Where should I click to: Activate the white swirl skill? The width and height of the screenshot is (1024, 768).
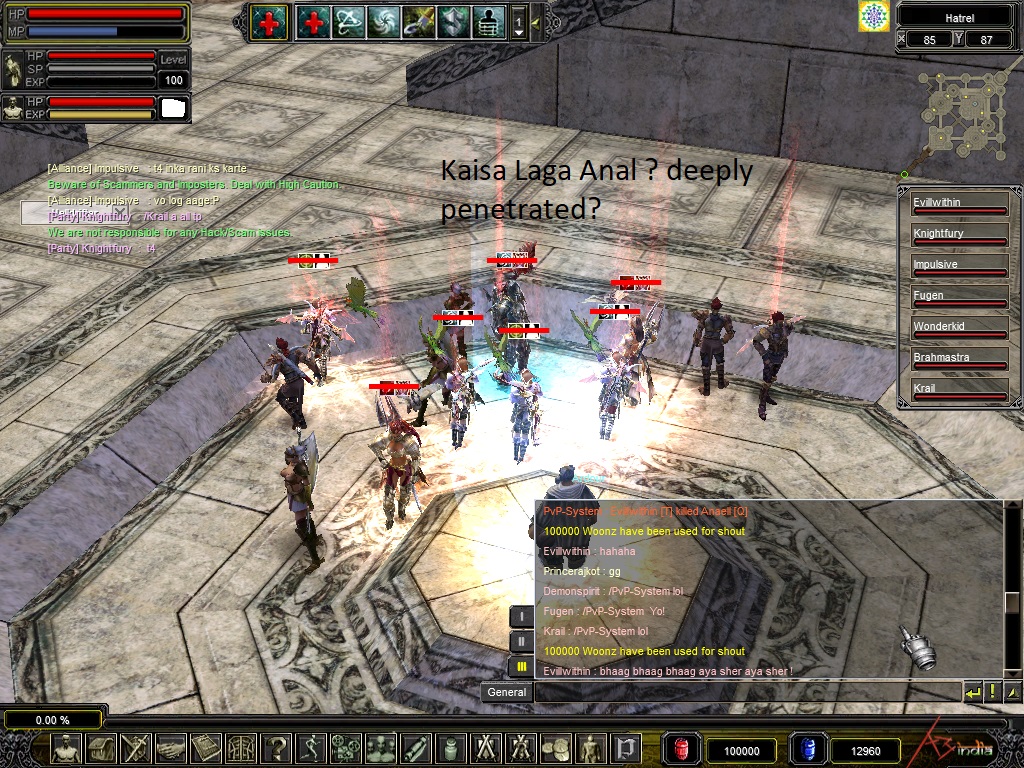click(x=383, y=21)
